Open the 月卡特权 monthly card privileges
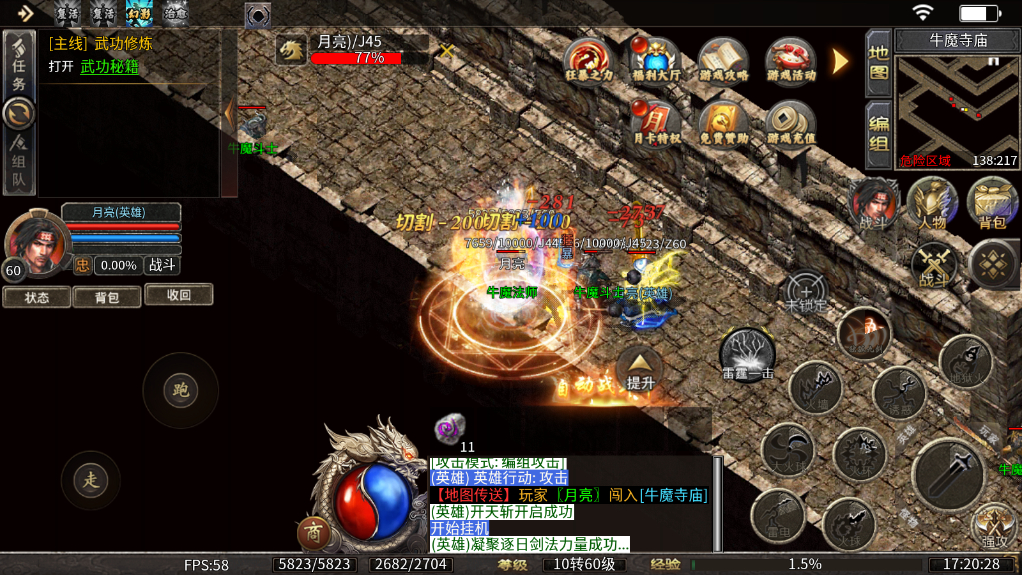 click(x=656, y=122)
